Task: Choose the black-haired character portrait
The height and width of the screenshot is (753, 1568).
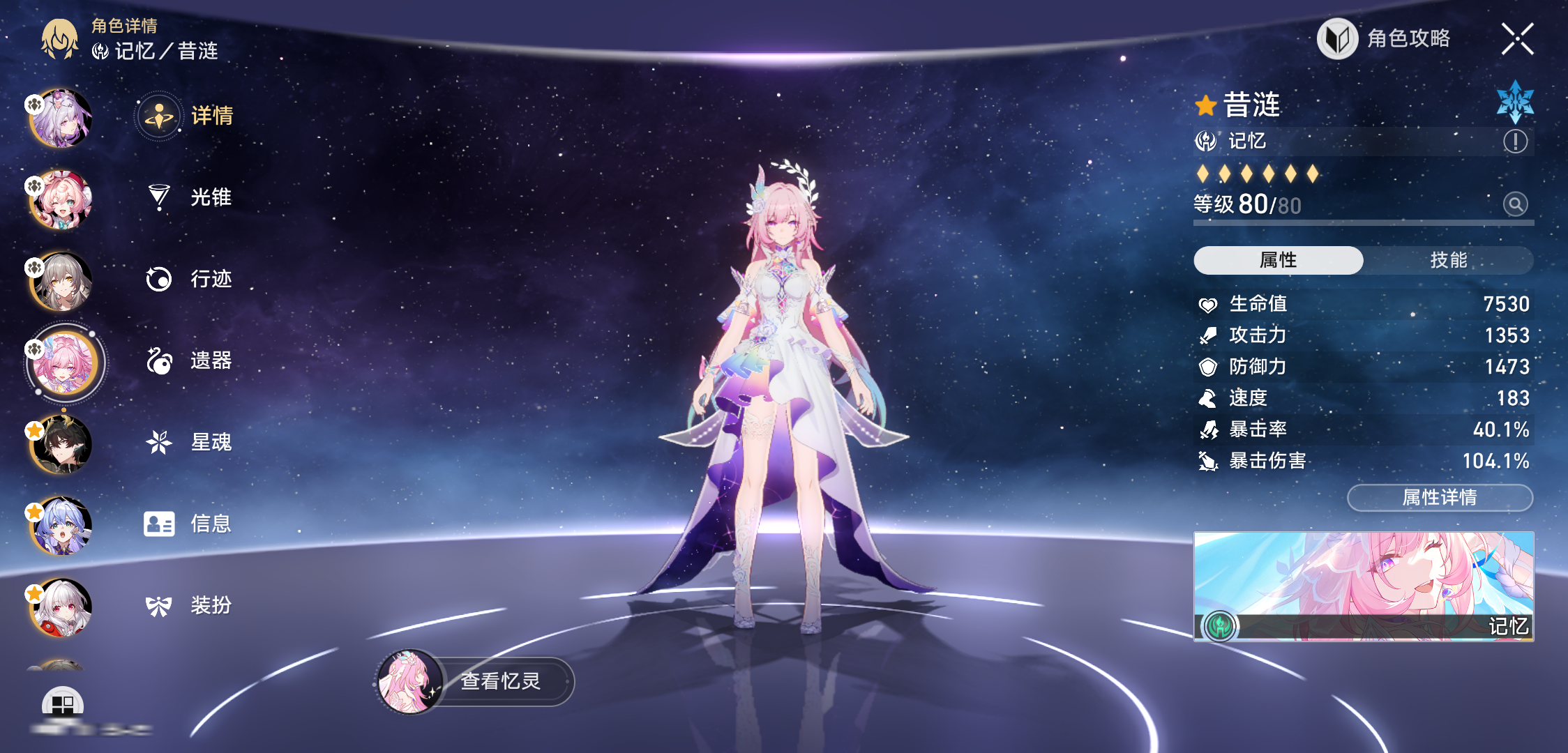Action: click(61, 445)
